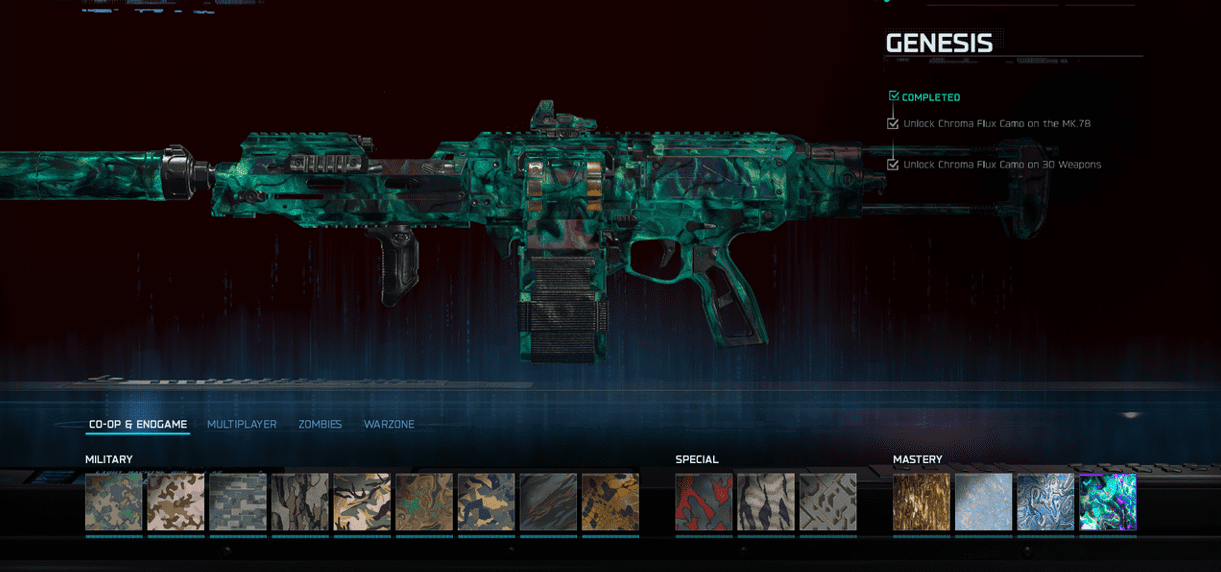
Task: Switch to the Zombies tab
Action: (x=320, y=424)
